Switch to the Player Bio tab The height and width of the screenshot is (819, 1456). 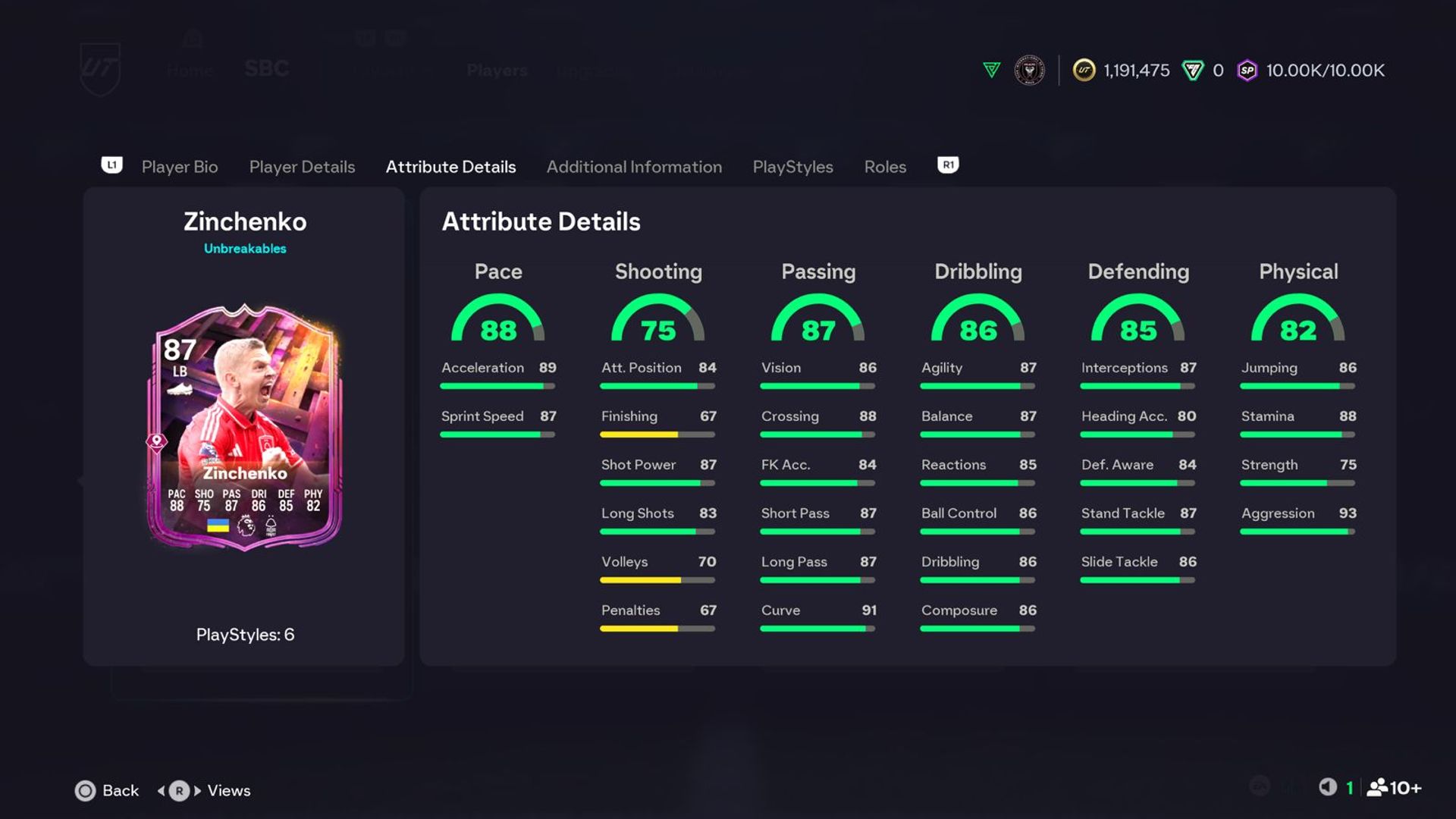coord(179,167)
